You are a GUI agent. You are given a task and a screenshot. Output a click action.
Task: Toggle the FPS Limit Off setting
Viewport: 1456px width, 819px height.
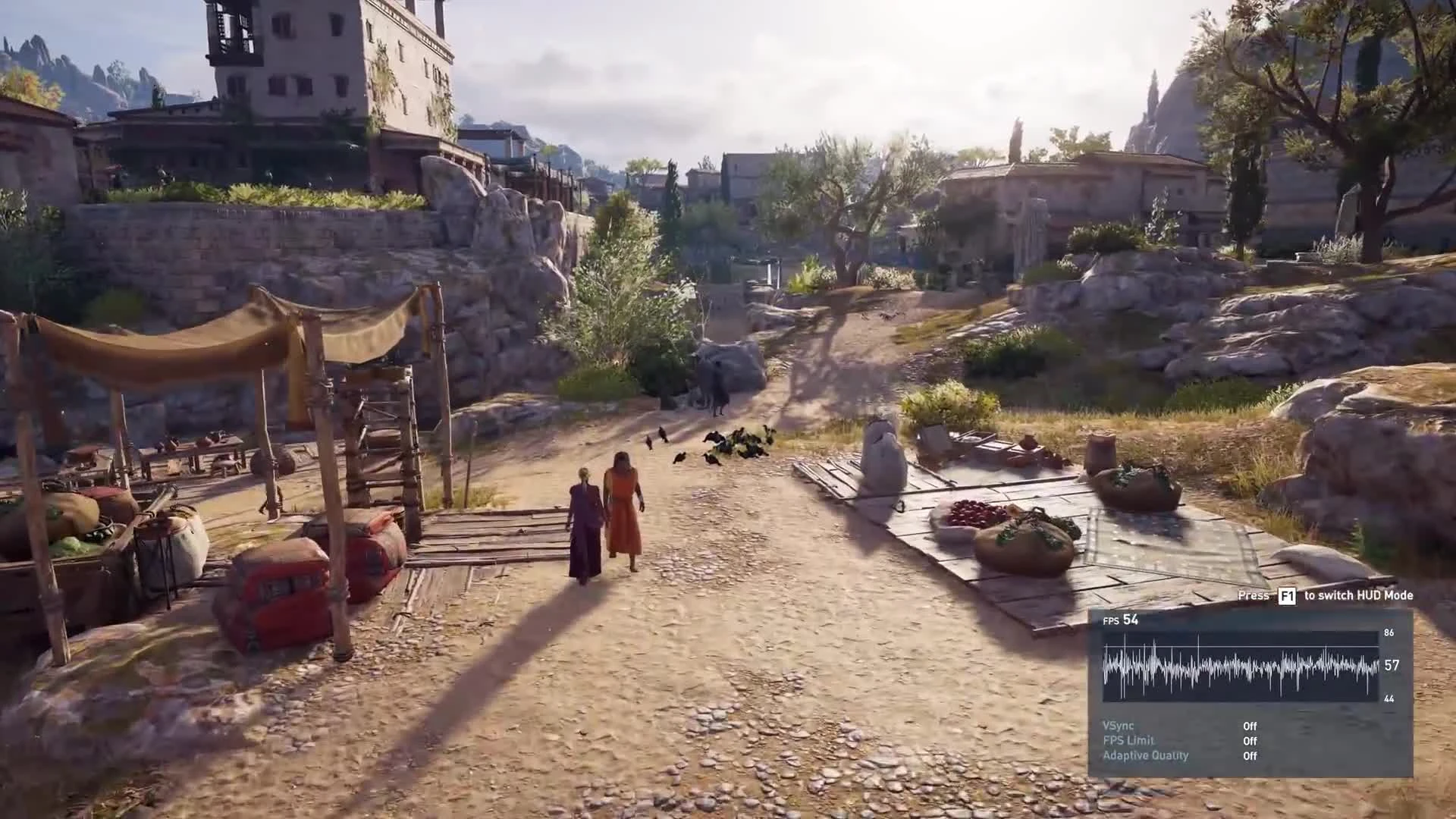[x=1248, y=740]
